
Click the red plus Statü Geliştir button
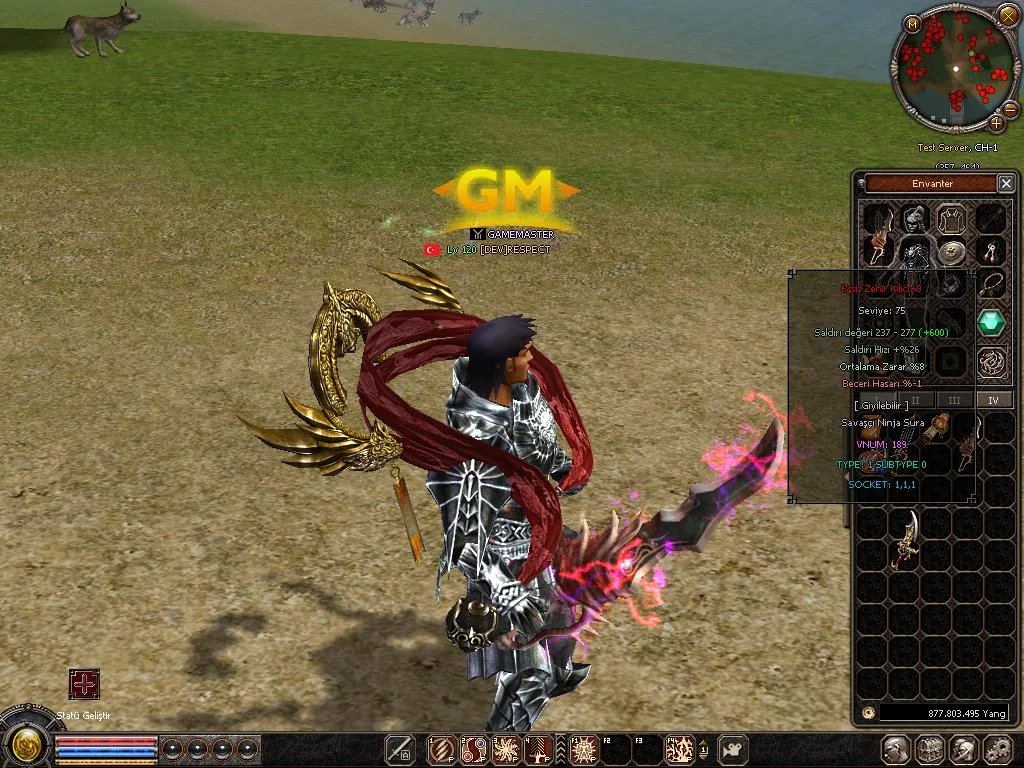[84, 685]
